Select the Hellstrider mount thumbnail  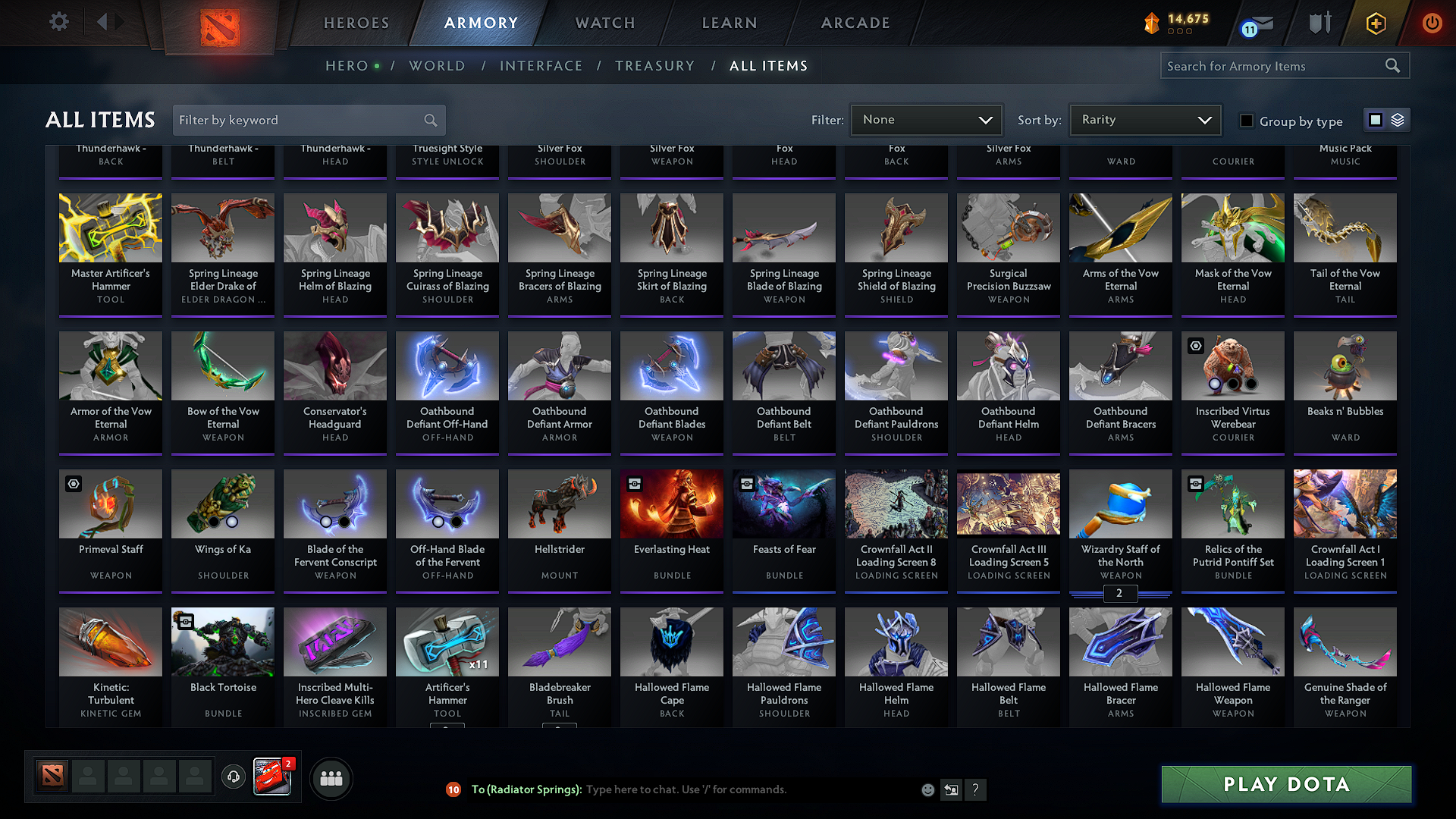coord(559,504)
